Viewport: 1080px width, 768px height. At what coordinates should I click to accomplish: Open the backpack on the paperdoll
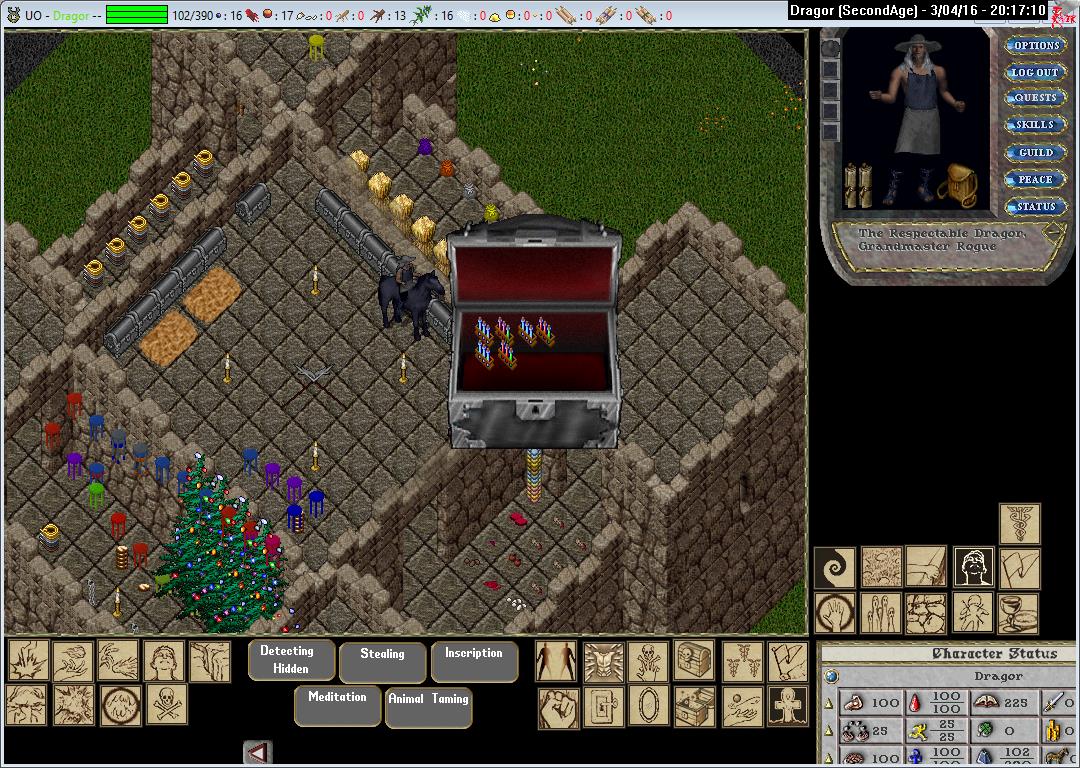tap(958, 185)
